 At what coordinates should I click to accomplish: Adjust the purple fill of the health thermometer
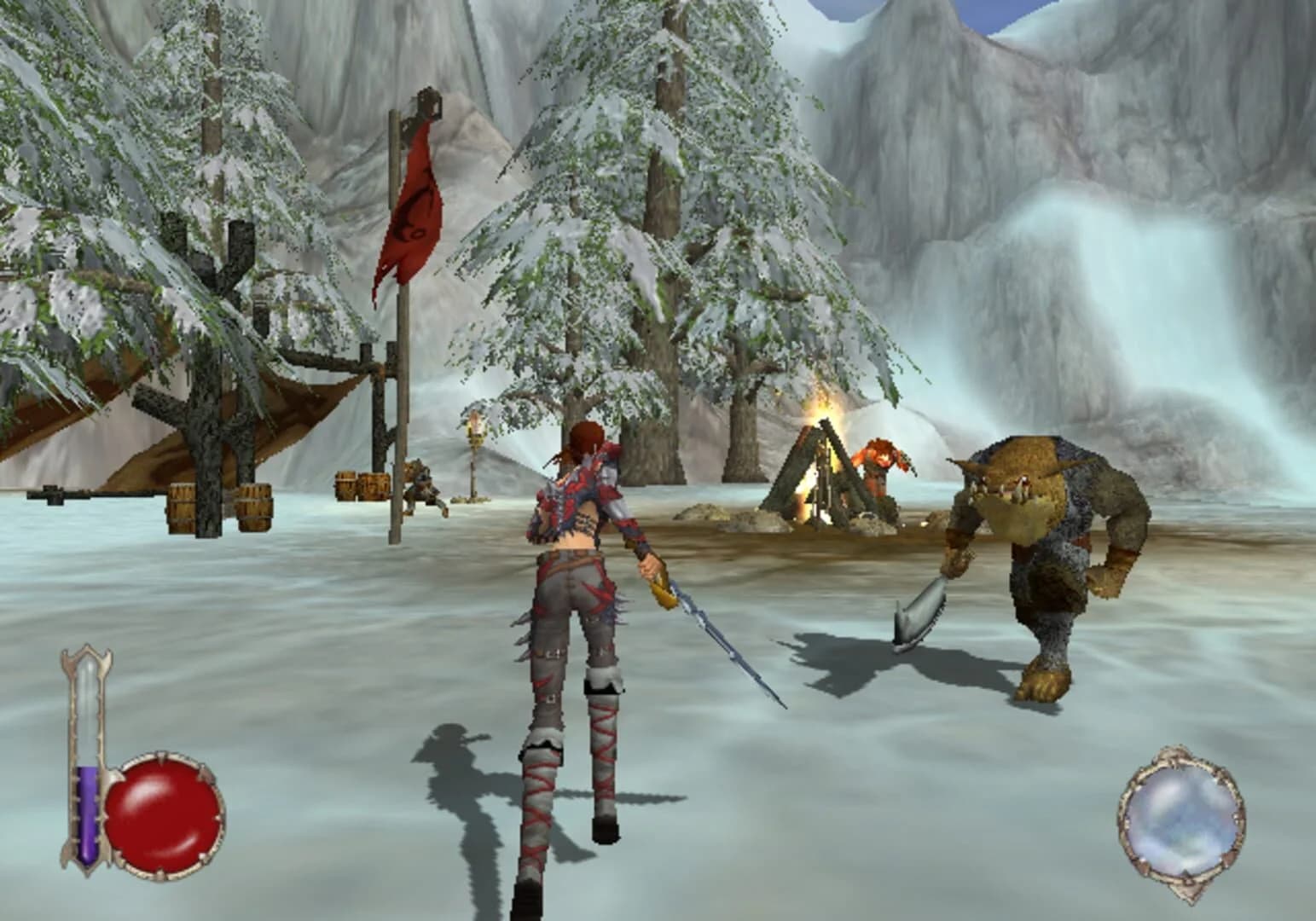pos(85,810)
